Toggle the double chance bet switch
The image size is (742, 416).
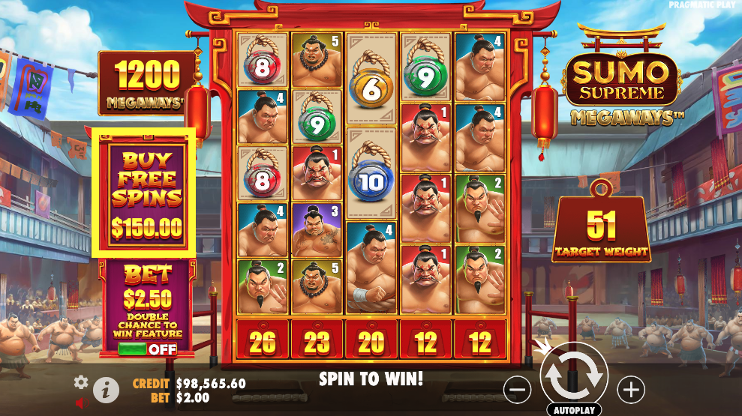pos(146,349)
